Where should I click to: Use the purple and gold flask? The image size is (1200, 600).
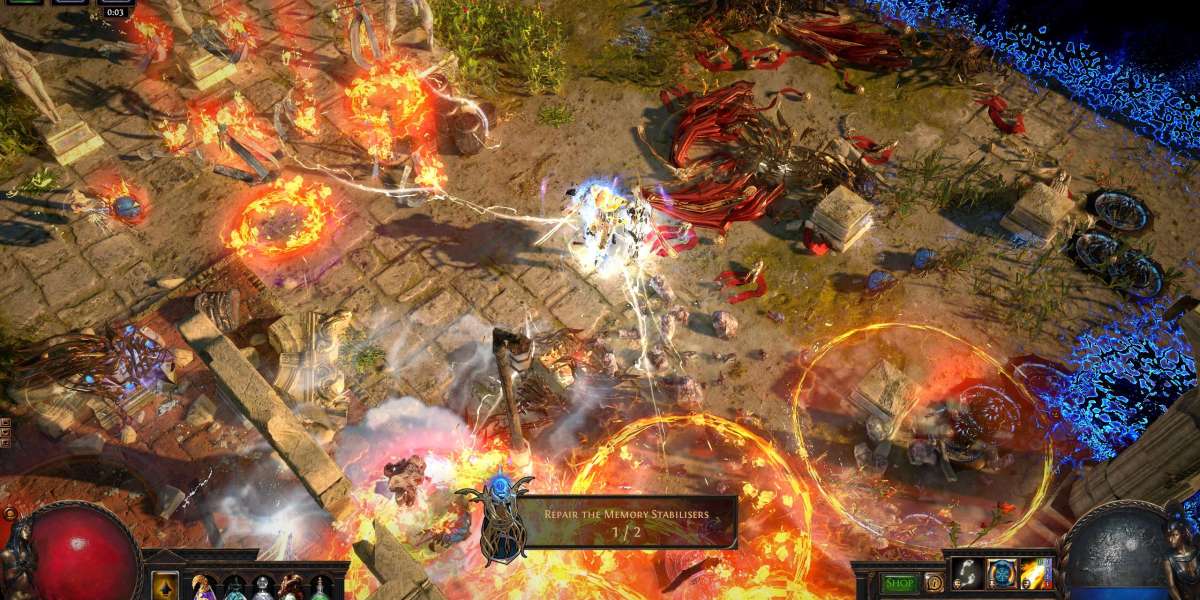[x=204, y=587]
